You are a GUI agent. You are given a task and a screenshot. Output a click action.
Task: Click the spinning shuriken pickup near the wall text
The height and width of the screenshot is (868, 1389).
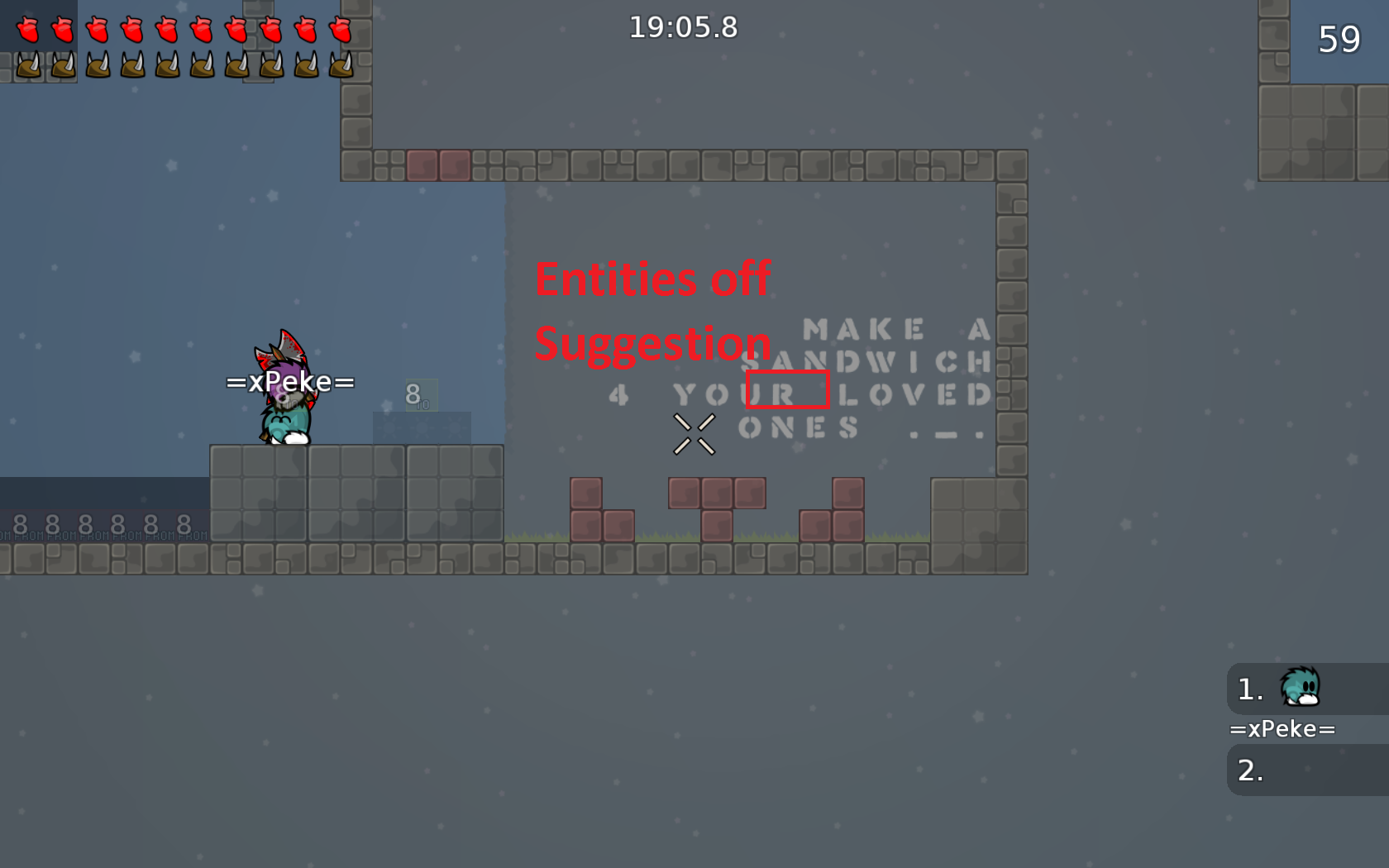[693, 436]
